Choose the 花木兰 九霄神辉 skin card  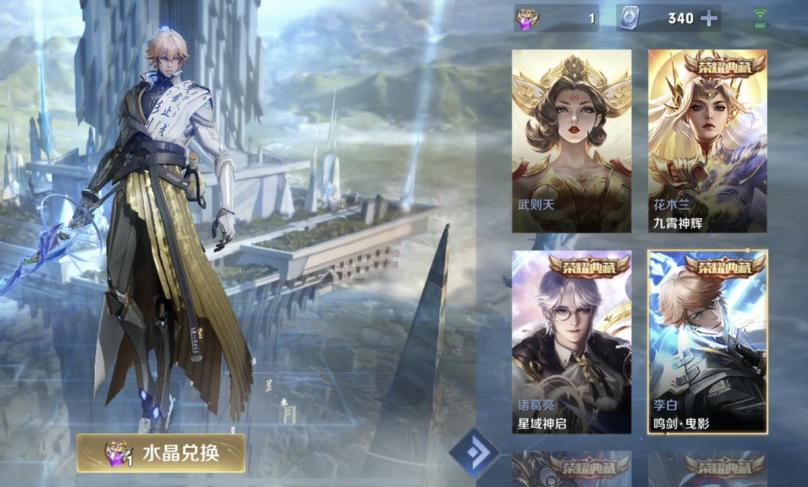[707, 140]
